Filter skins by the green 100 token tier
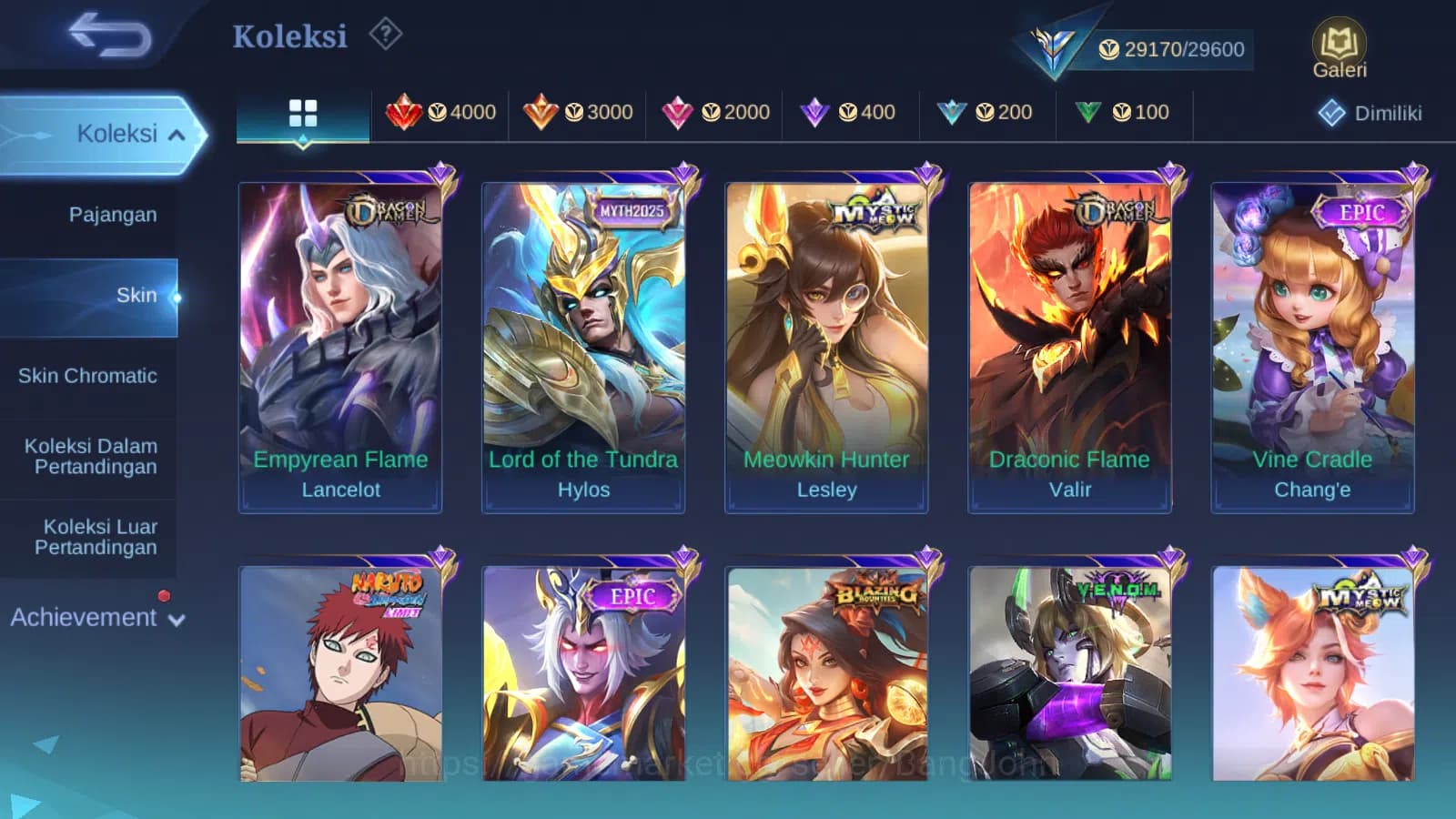The width and height of the screenshot is (1456, 819). [1124, 112]
